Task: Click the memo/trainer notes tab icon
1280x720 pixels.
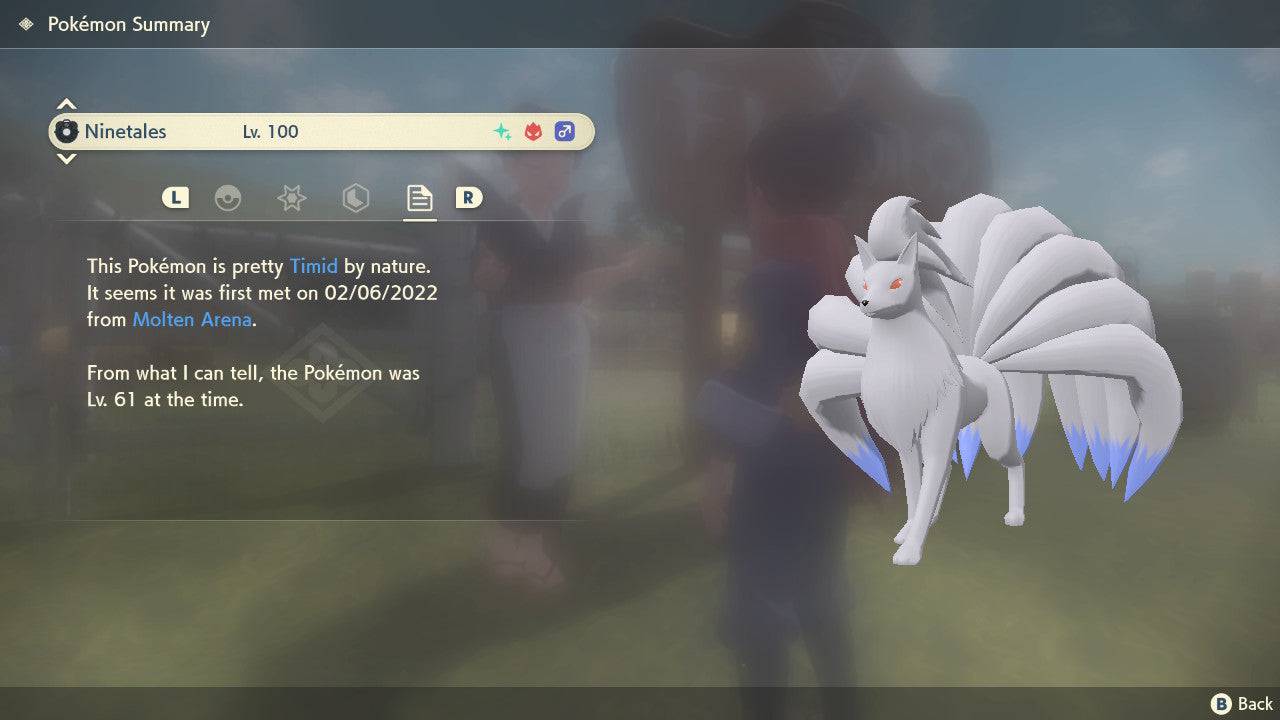Action: 419,198
